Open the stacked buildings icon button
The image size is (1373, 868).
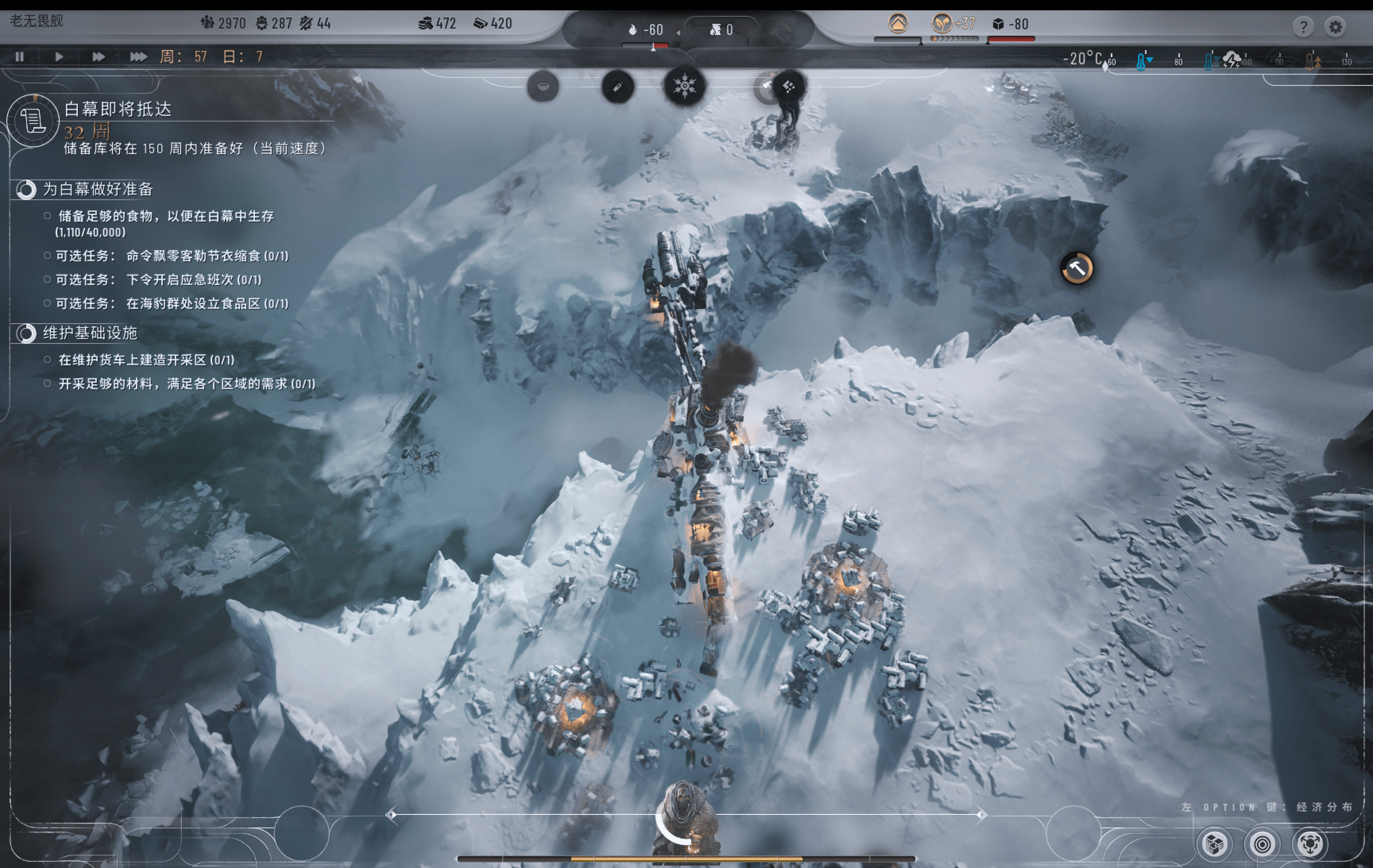(1214, 844)
